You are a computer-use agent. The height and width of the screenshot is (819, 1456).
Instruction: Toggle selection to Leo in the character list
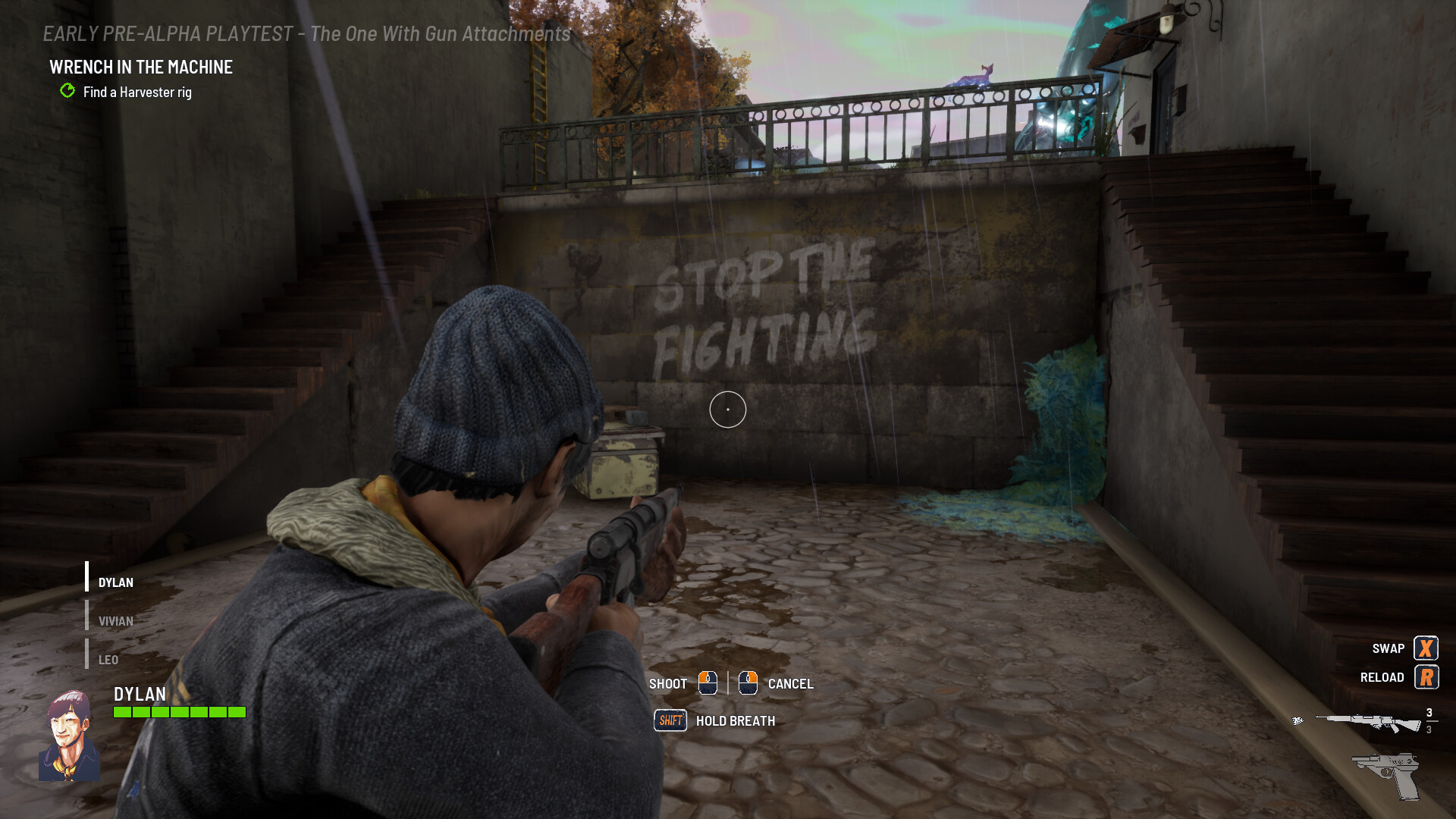click(x=108, y=660)
